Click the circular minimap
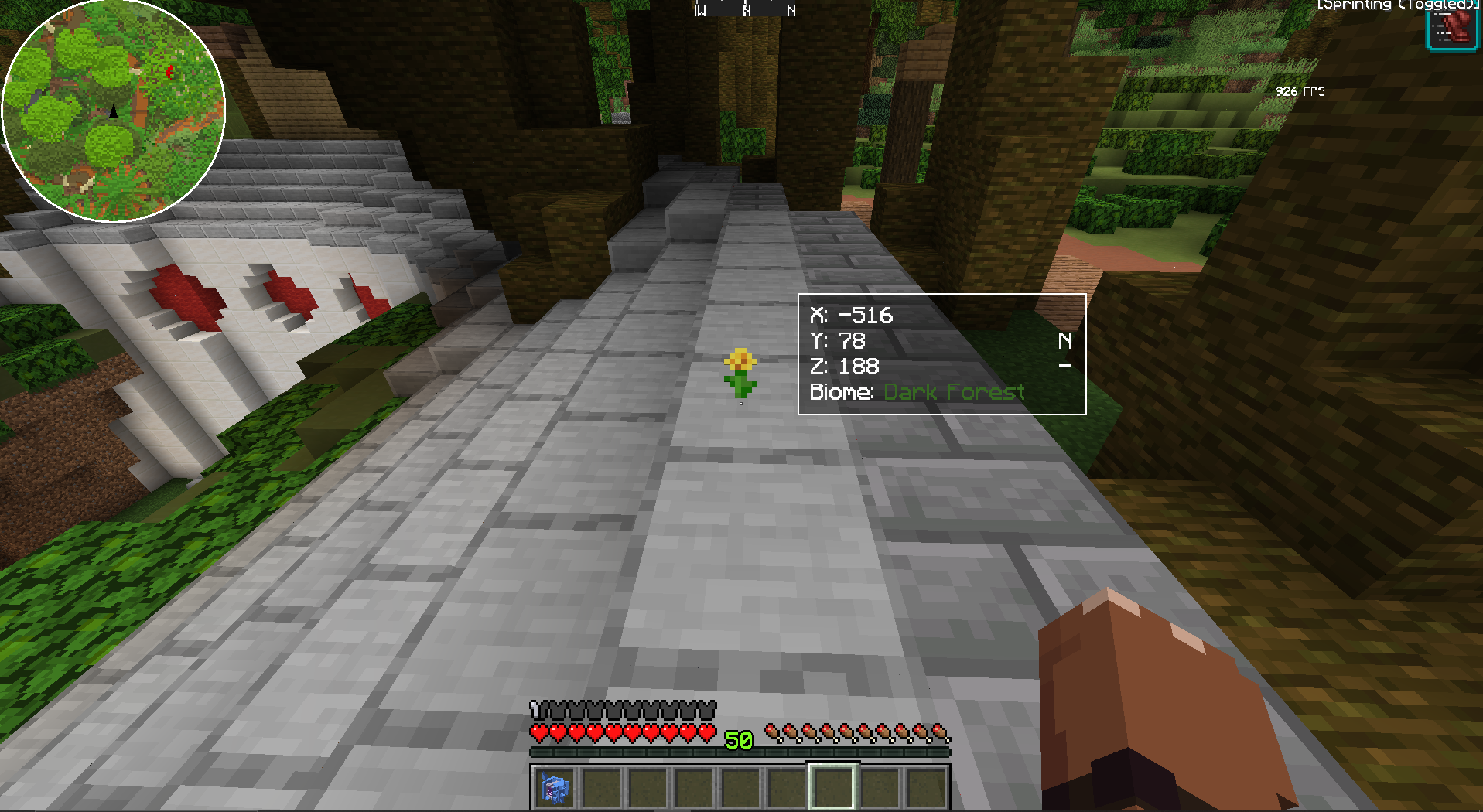 pos(114,111)
